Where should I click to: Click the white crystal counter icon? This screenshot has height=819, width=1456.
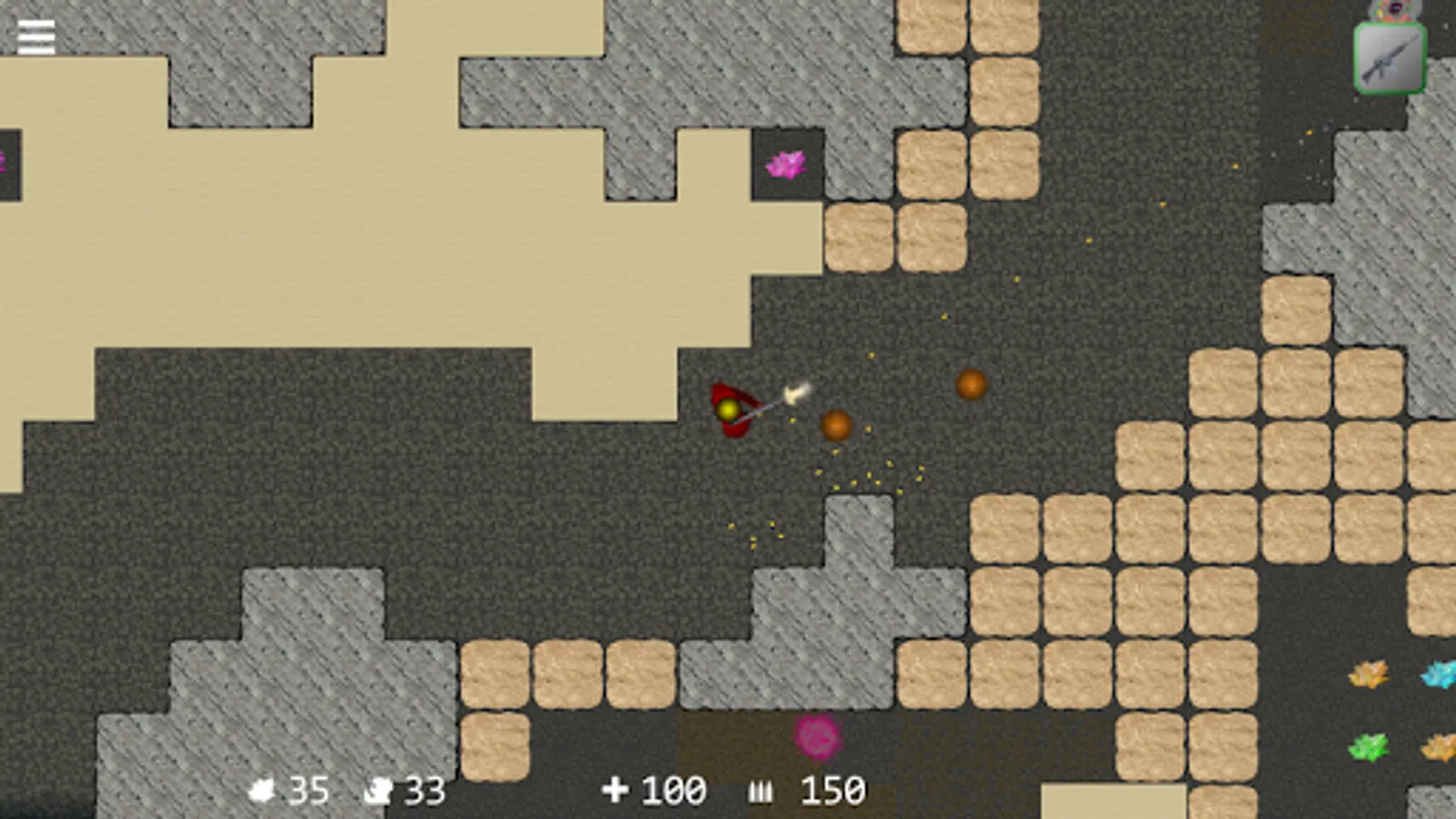click(264, 788)
